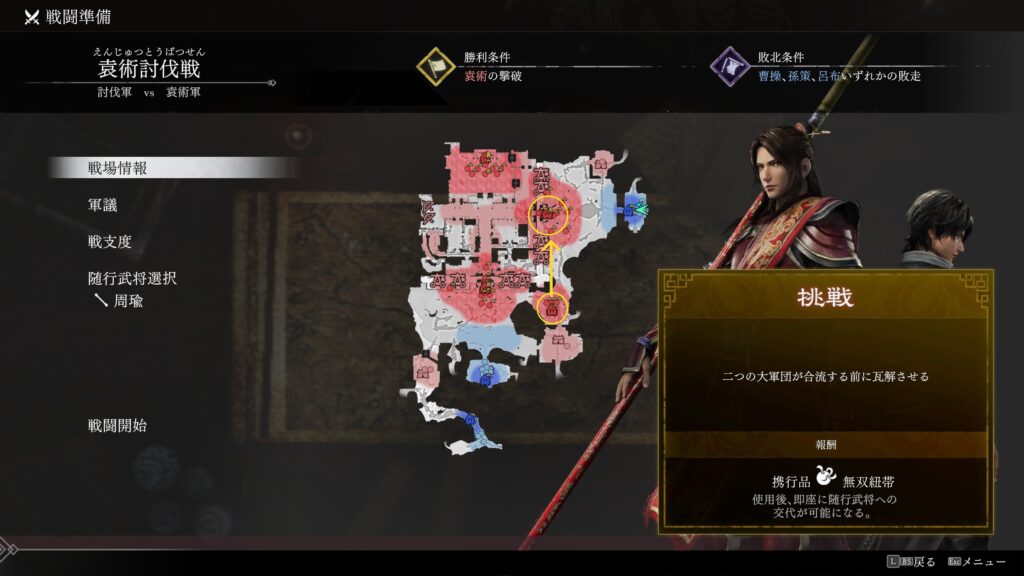1024x576 pixels.
Task: Select the upper yellow-circled army marker on map
Action: click(x=548, y=213)
